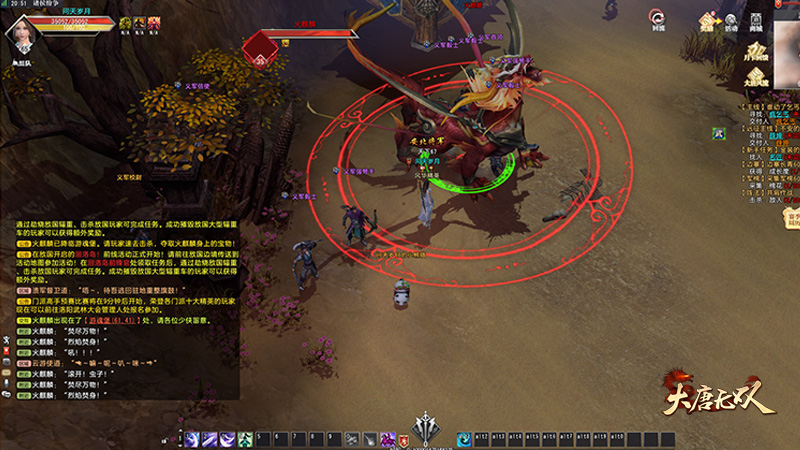Use the red shield emblem hotbar item

pos(405,439)
